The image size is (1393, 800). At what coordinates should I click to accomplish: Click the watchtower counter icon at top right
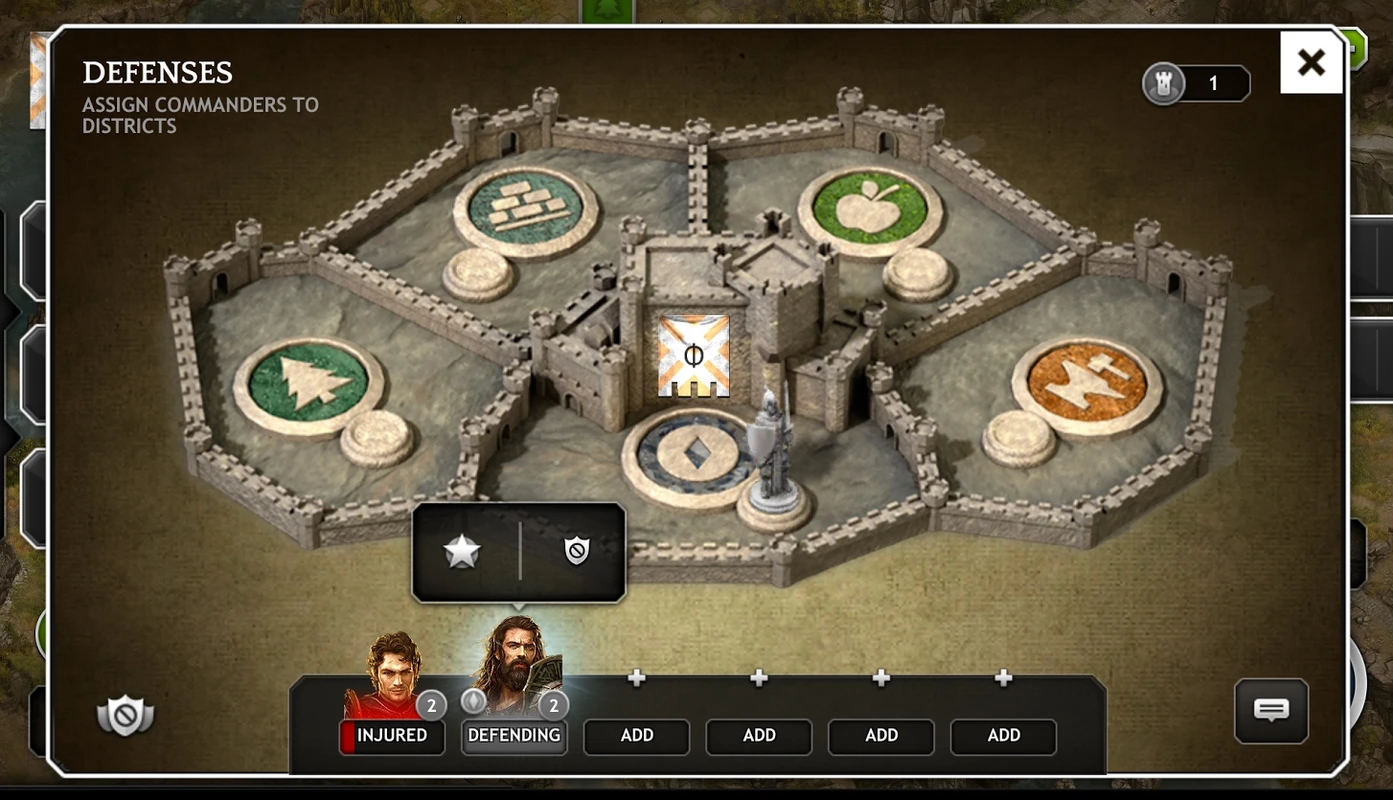(1163, 83)
